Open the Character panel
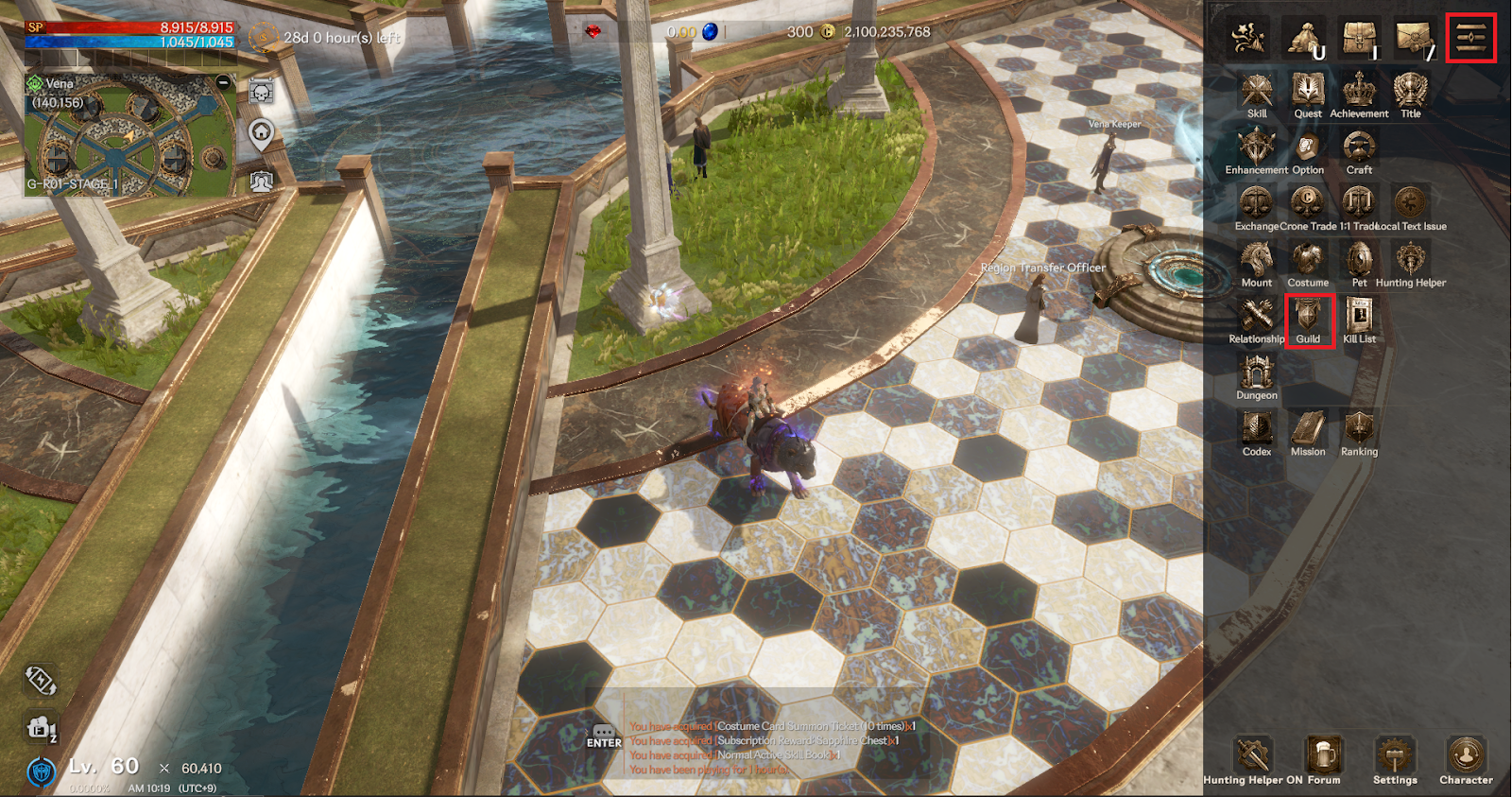The height and width of the screenshot is (797, 1512). coord(1466,759)
